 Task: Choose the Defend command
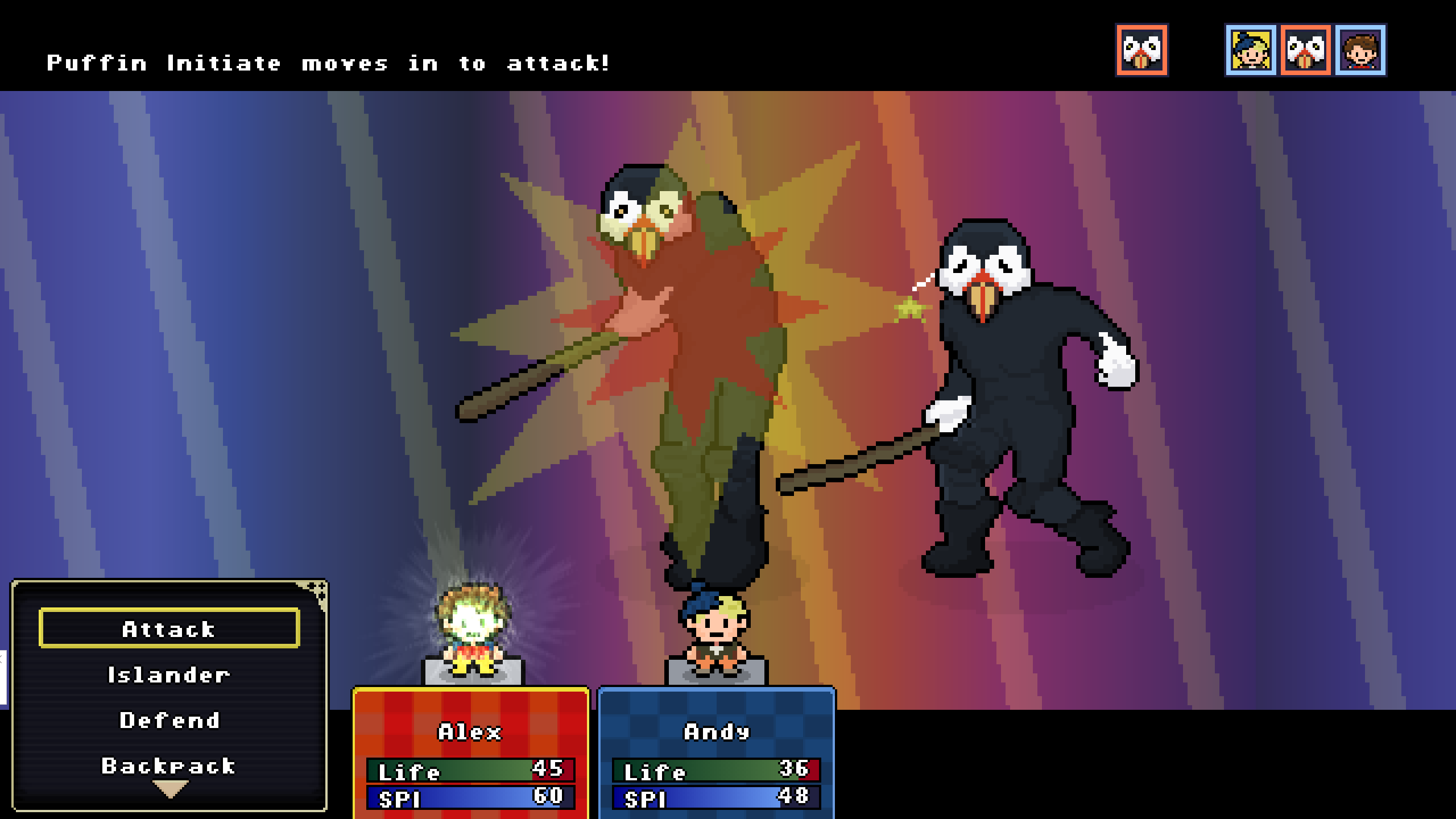169,720
